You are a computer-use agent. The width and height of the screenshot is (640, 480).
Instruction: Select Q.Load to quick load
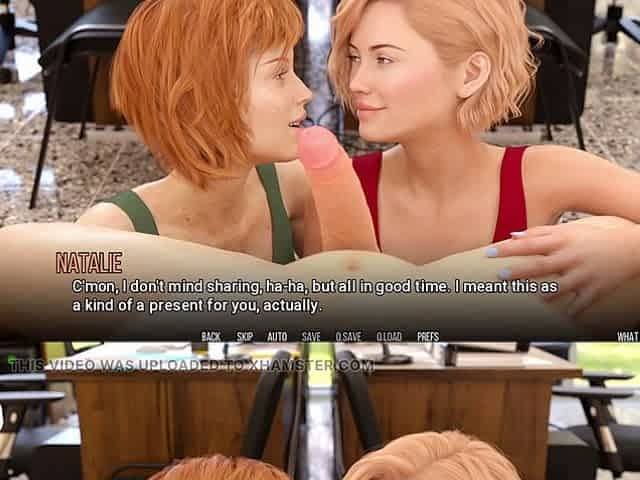point(389,337)
